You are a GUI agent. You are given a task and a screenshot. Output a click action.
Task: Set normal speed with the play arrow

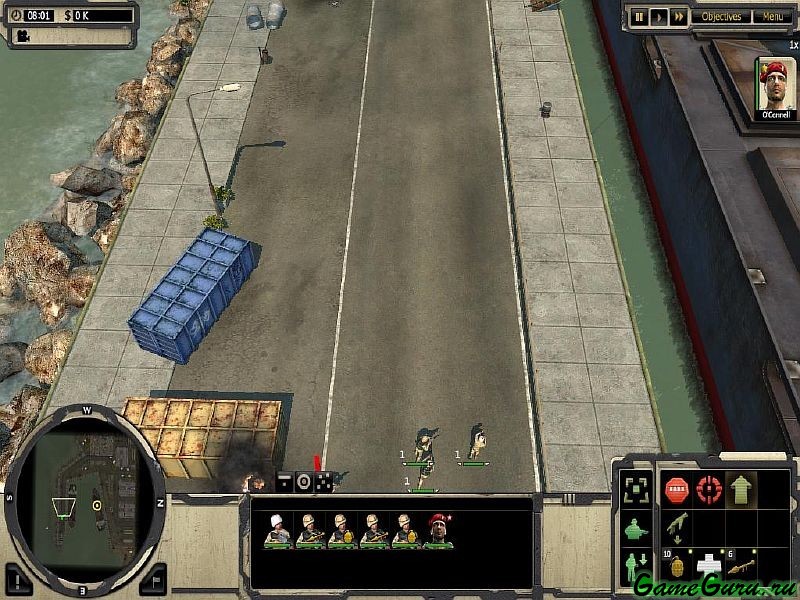point(658,17)
